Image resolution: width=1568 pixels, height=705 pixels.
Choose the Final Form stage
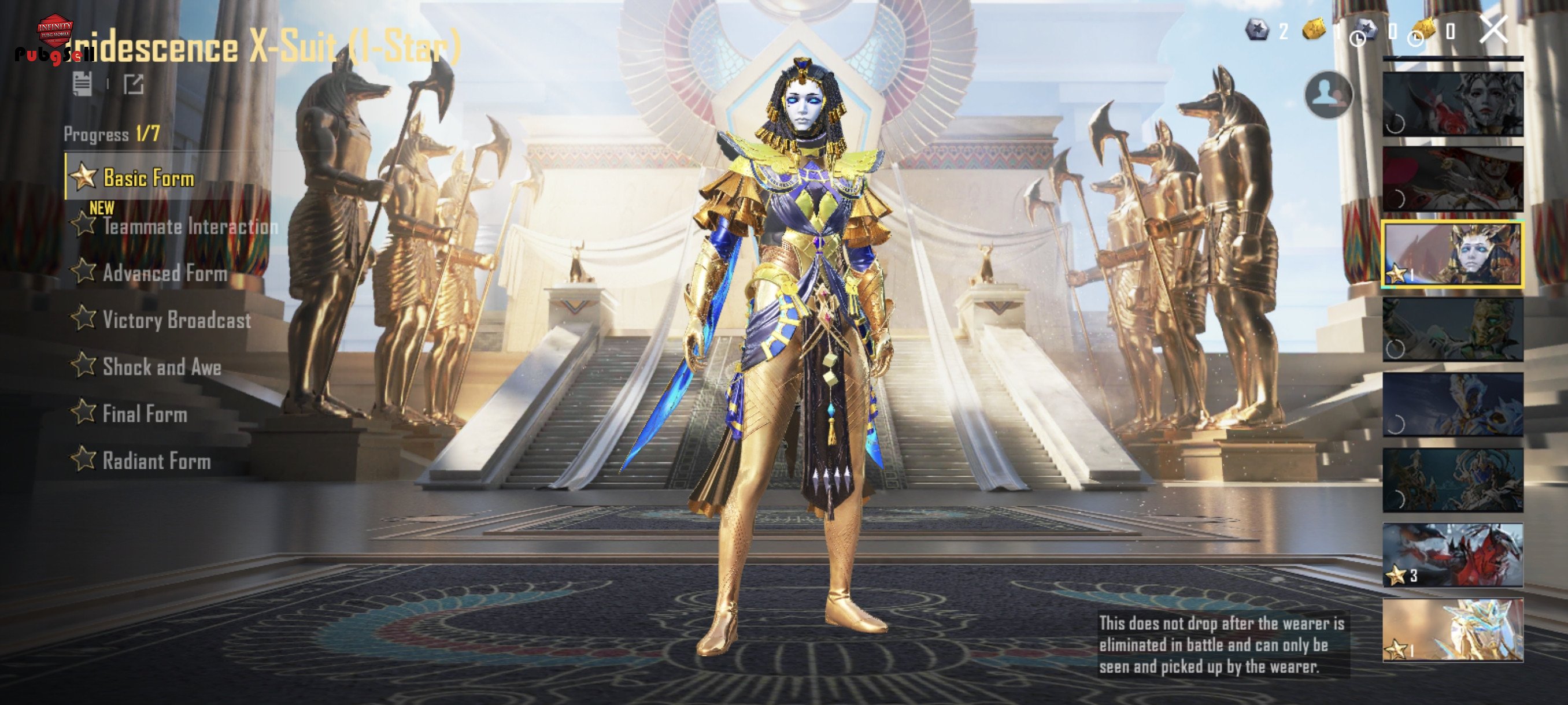(x=145, y=414)
